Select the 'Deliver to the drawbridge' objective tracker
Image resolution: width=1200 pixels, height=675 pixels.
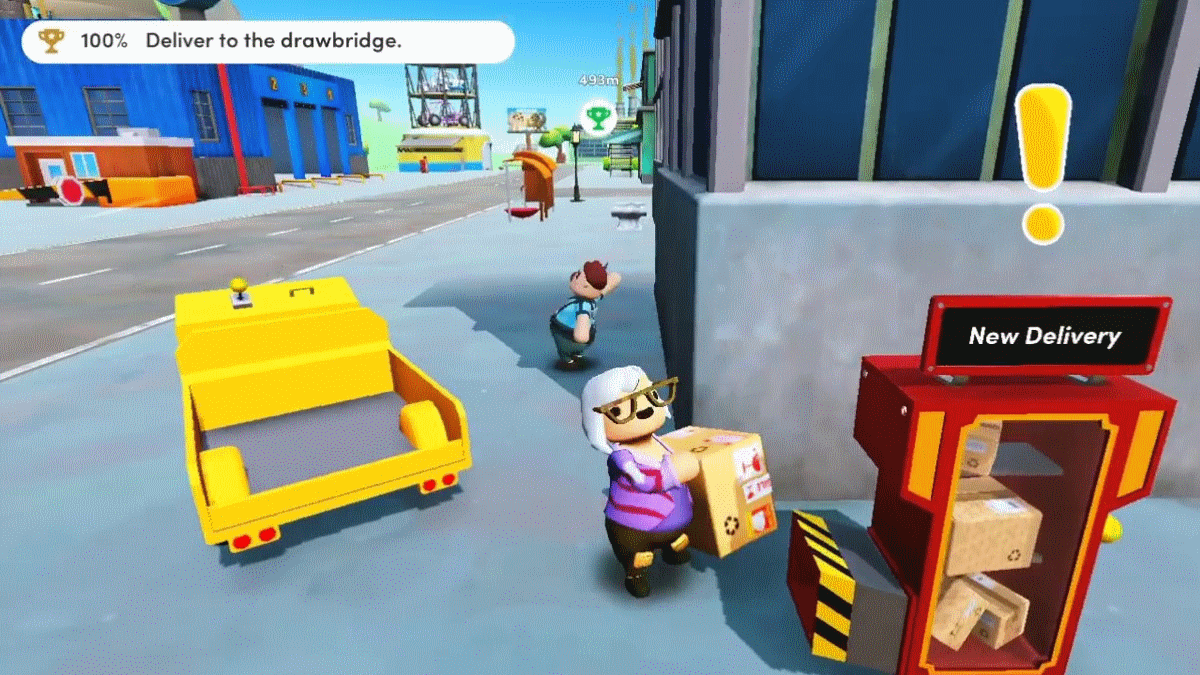[268, 42]
